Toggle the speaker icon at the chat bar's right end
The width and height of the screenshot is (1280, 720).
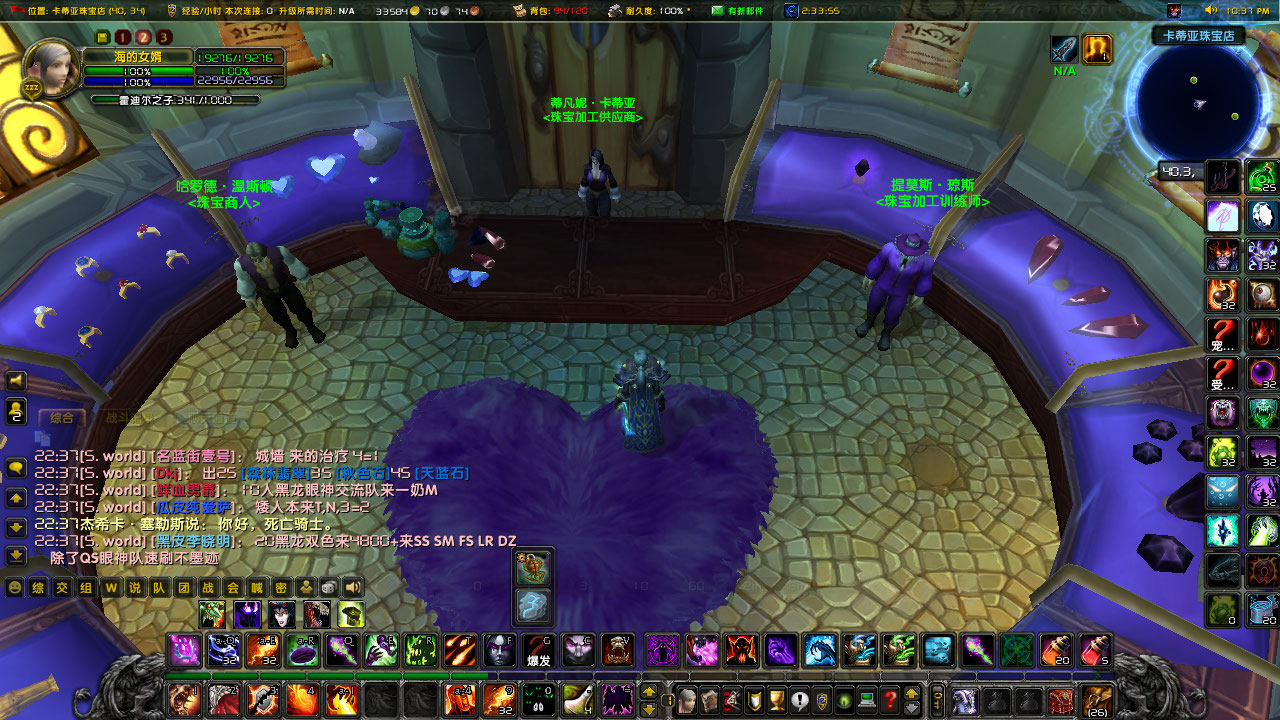pyautogui.click(x=353, y=587)
